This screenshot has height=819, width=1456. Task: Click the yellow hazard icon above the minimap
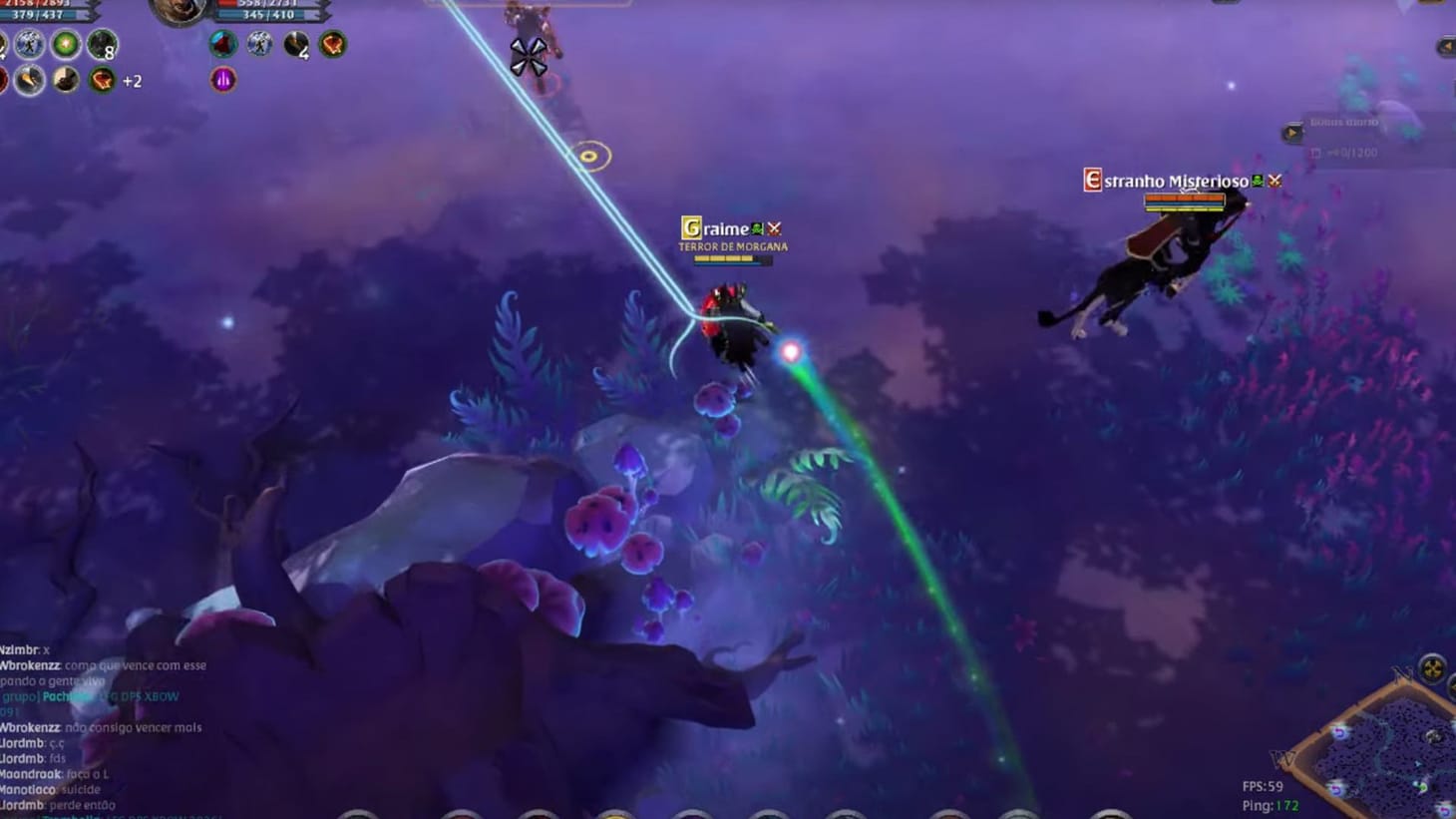point(1432,668)
